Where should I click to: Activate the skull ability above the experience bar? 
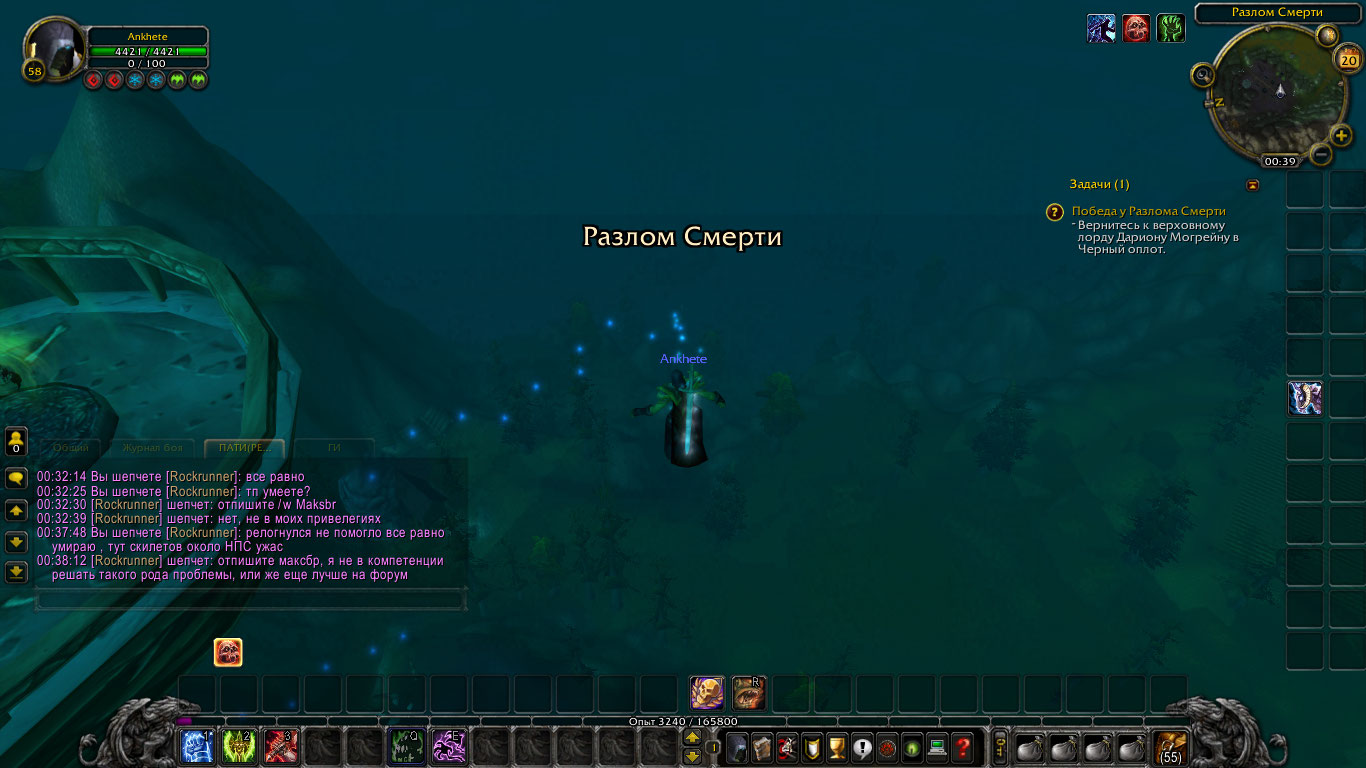tap(707, 693)
